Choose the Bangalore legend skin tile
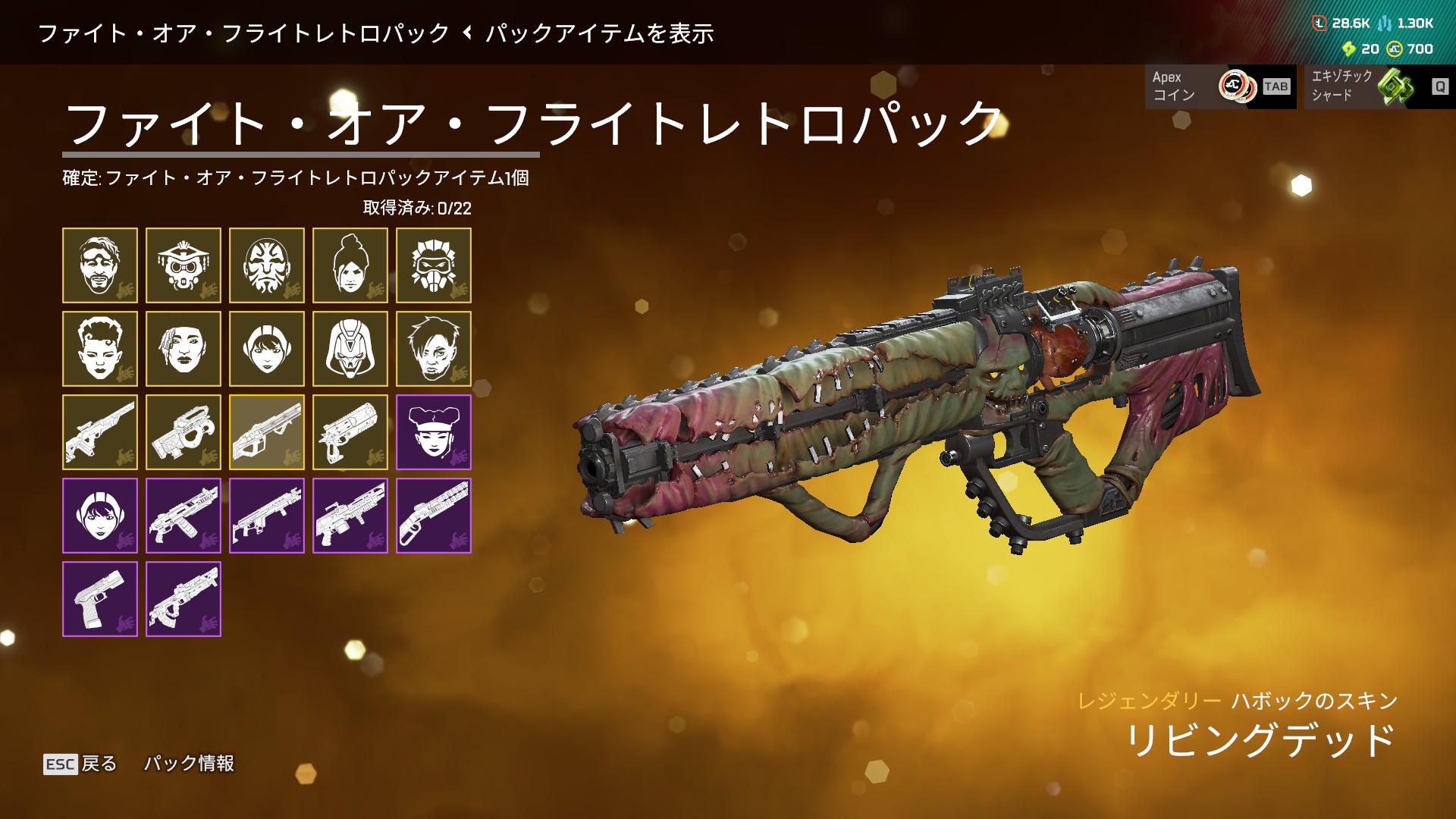 click(x=184, y=349)
